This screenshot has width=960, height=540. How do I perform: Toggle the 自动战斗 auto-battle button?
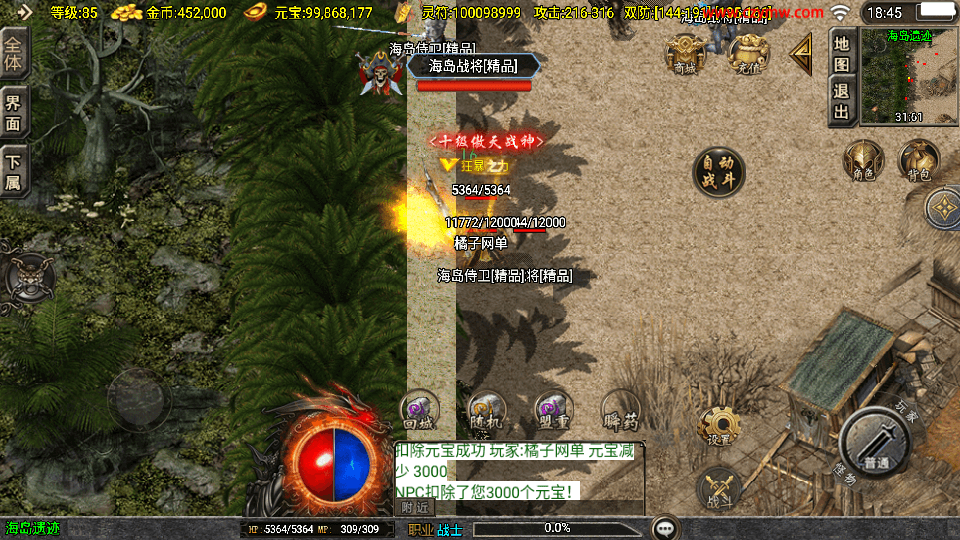pos(719,171)
